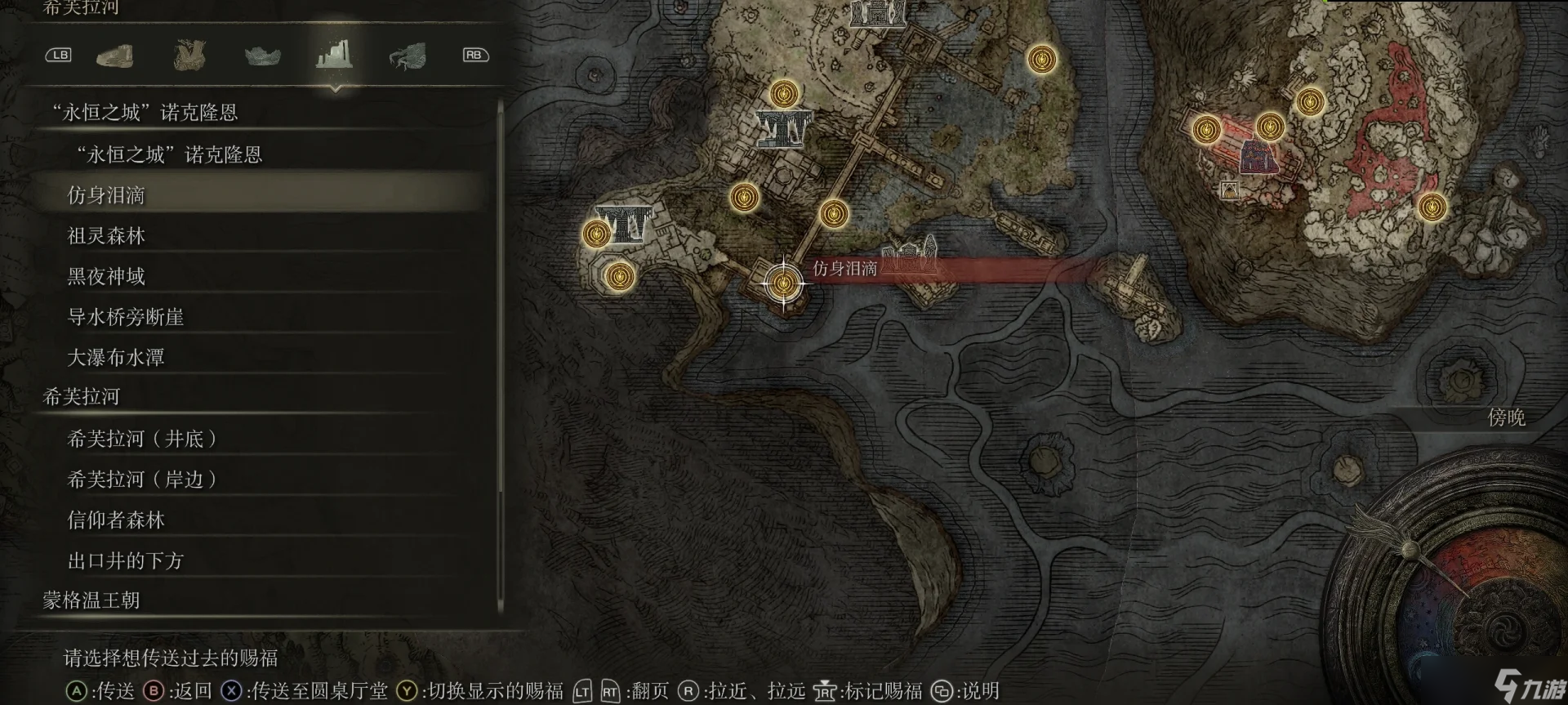Switch to the tree-shaped region category tab

click(x=189, y=55)
